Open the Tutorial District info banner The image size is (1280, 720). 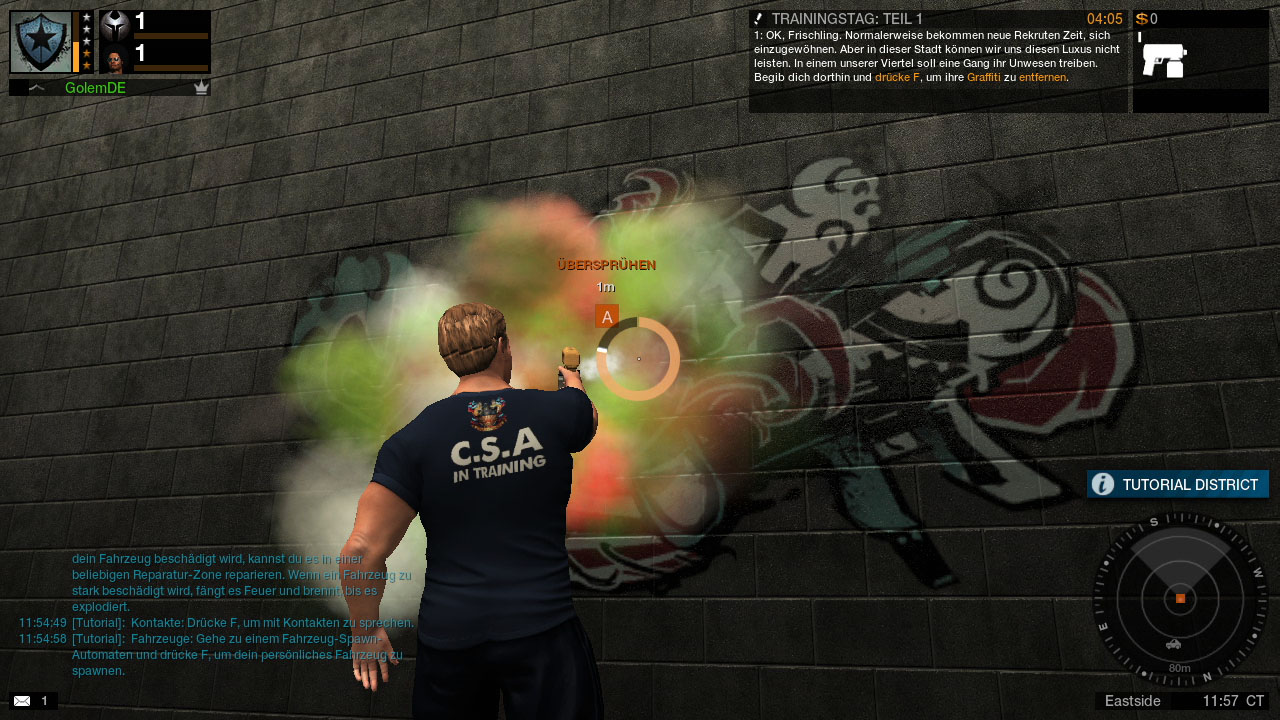(1177, 485)
